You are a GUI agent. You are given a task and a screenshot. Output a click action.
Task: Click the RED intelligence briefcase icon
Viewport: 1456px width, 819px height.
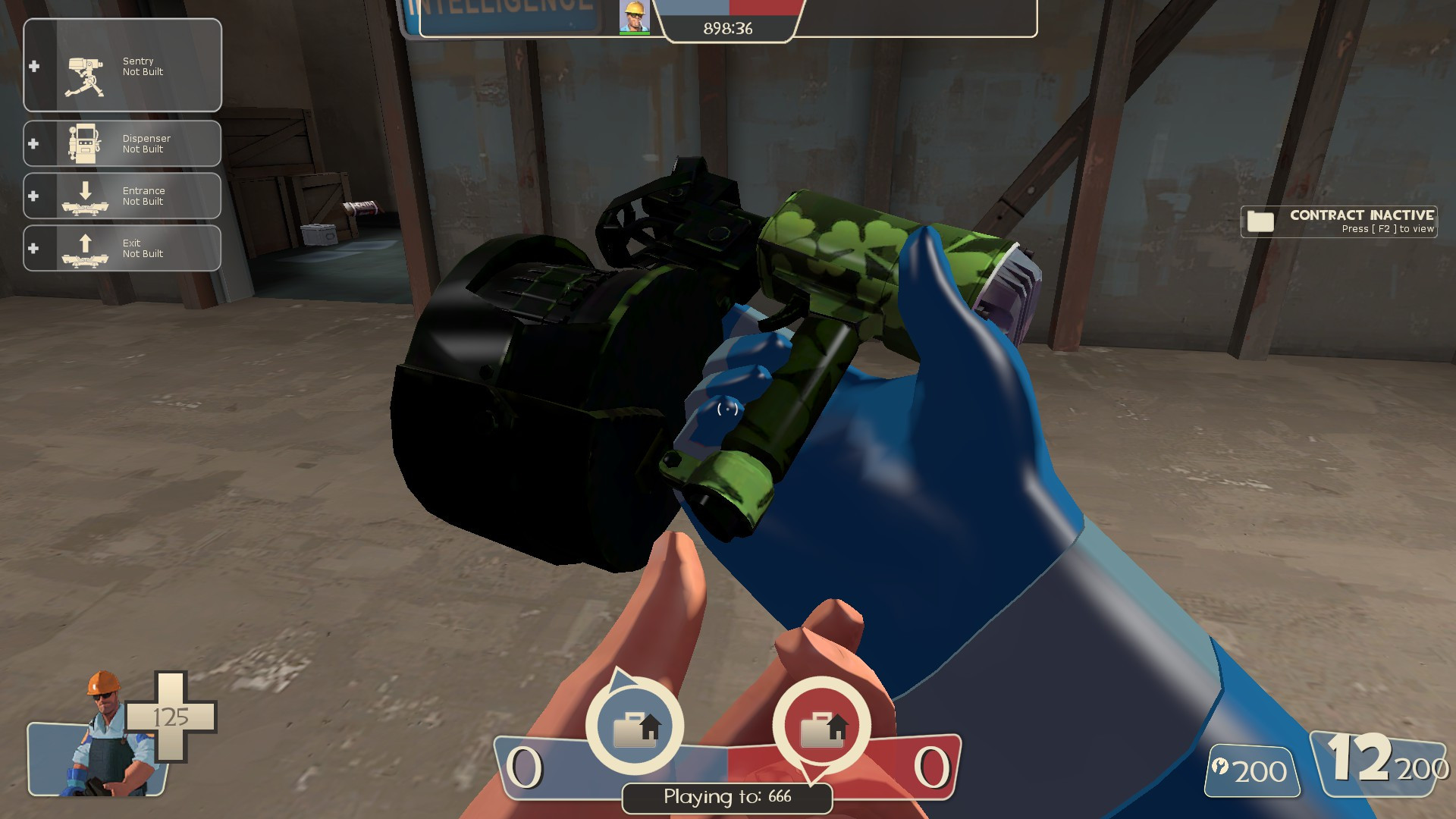[821, 726]
